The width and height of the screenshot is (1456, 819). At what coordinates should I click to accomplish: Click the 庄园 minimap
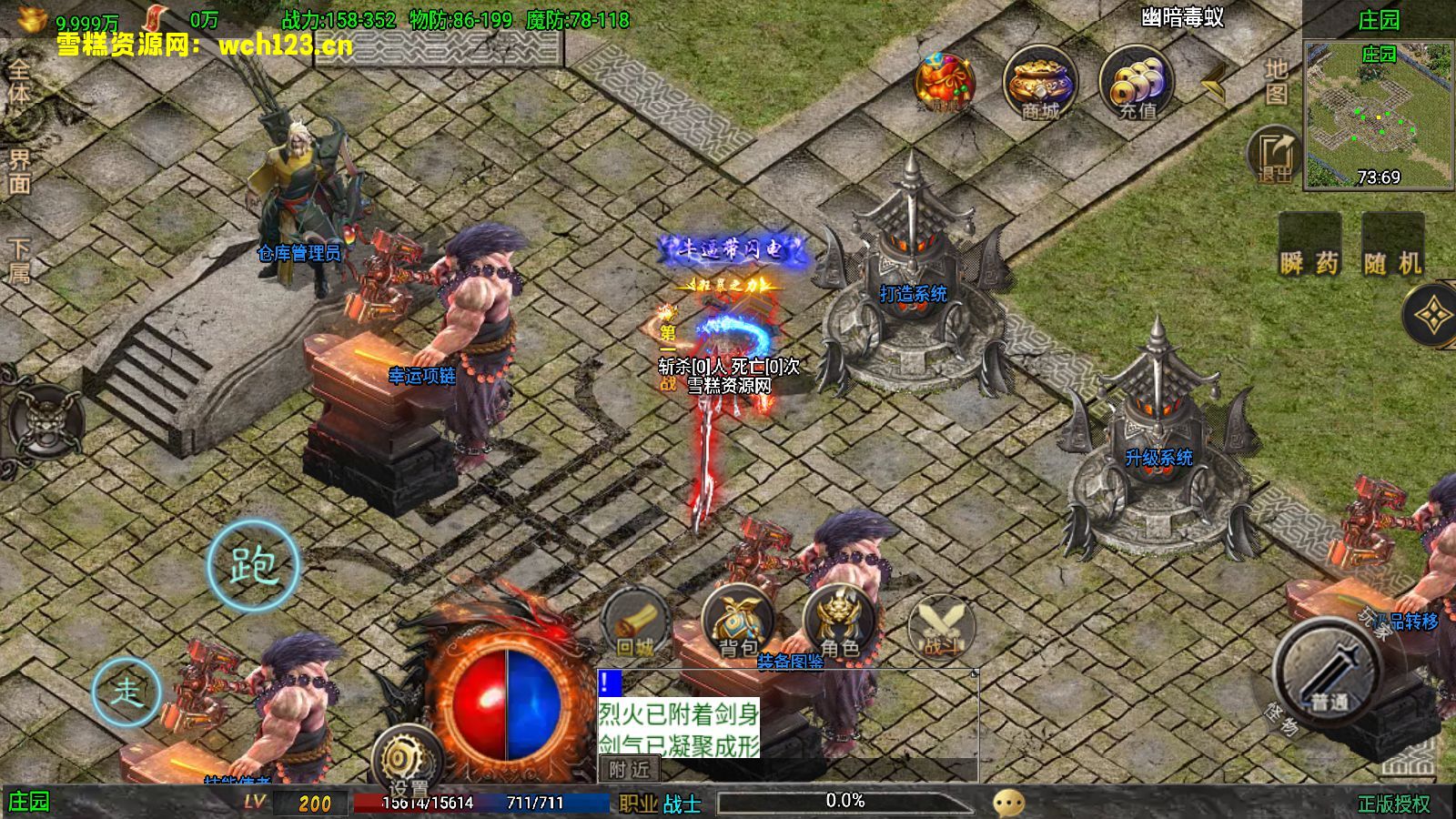(x=1378, y=115)
